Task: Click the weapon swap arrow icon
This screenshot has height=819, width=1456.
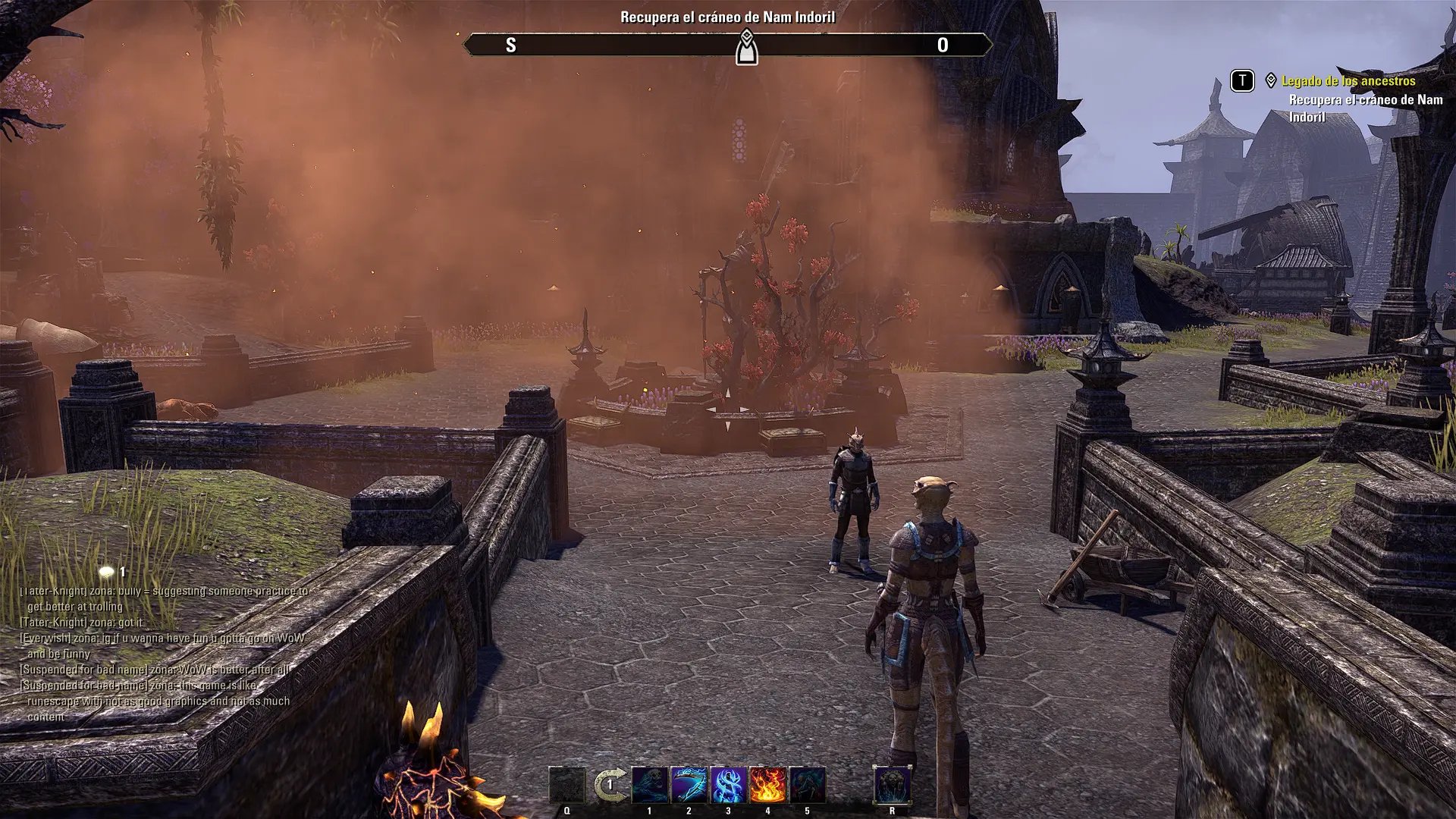Action: click(x=610, y=785)
